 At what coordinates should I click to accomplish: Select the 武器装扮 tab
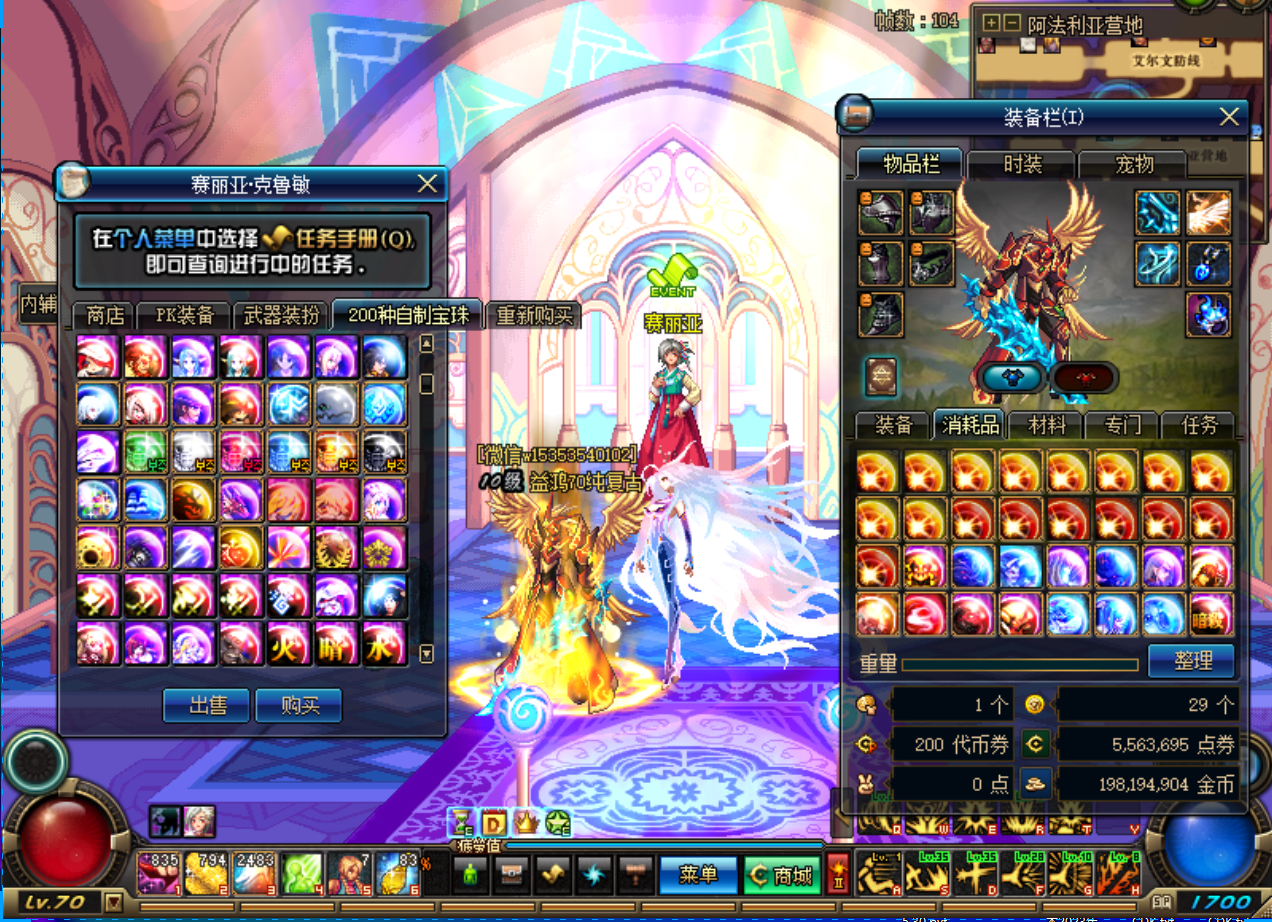click(x=282, y=316)
